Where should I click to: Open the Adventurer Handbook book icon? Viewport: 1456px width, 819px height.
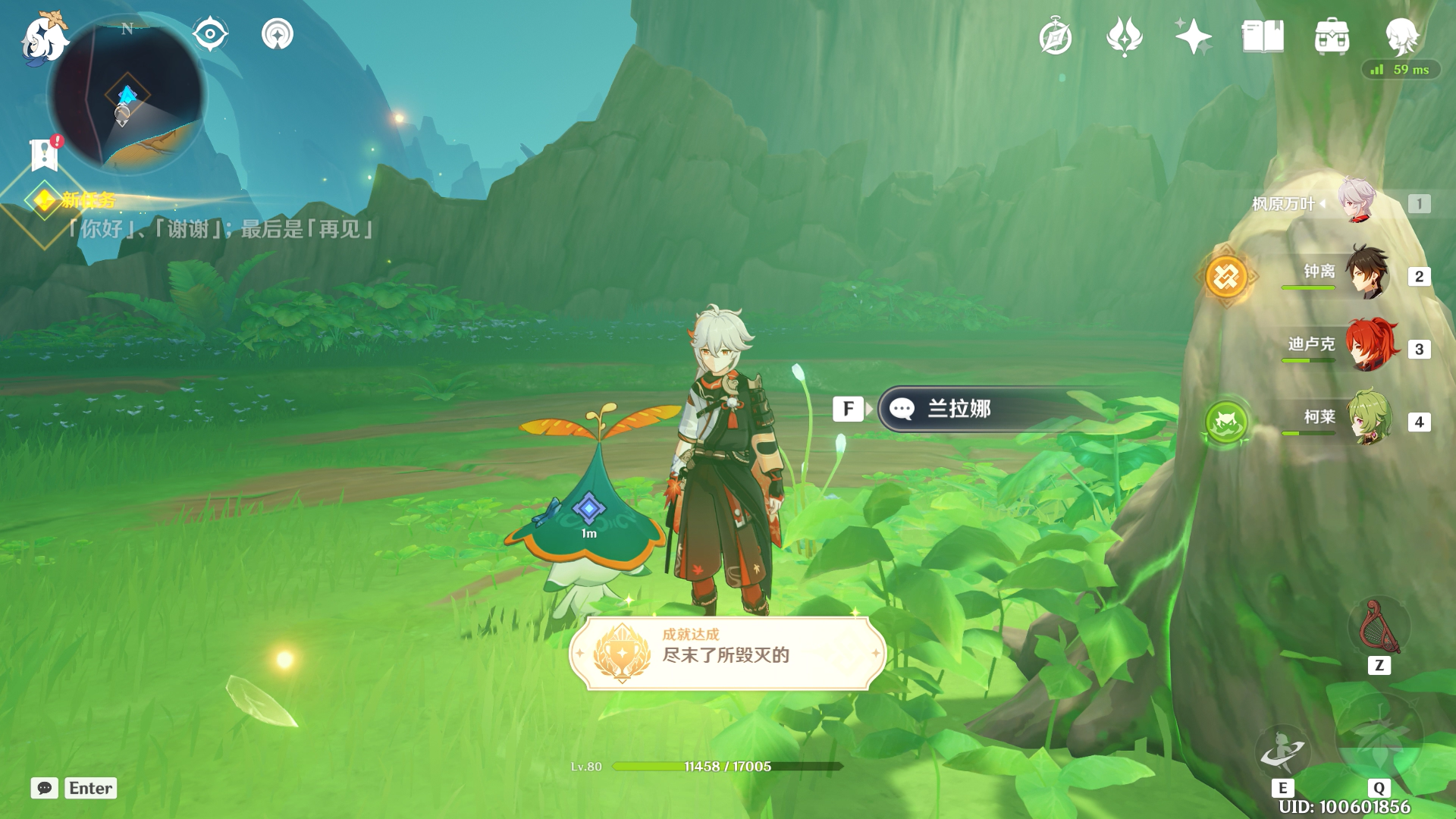(1263, 36)
